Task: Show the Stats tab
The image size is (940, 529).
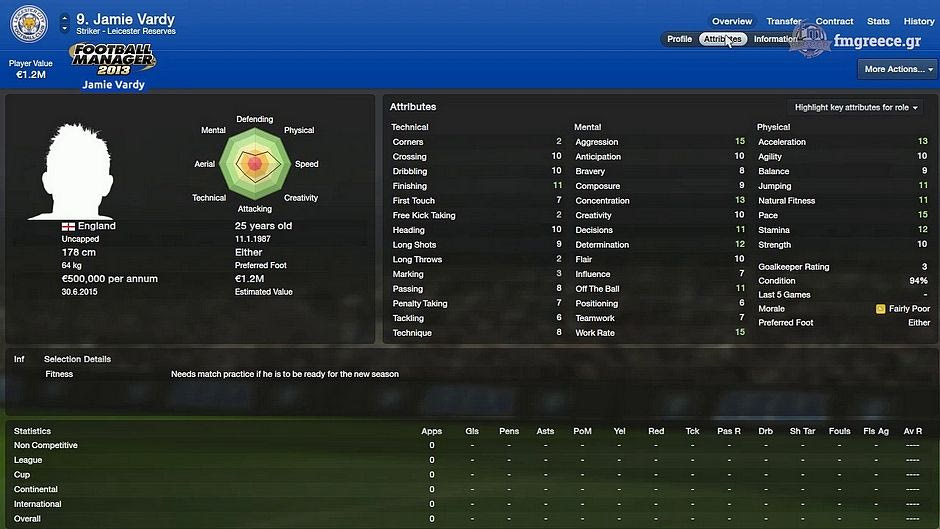Action: [x=878, y=21]
